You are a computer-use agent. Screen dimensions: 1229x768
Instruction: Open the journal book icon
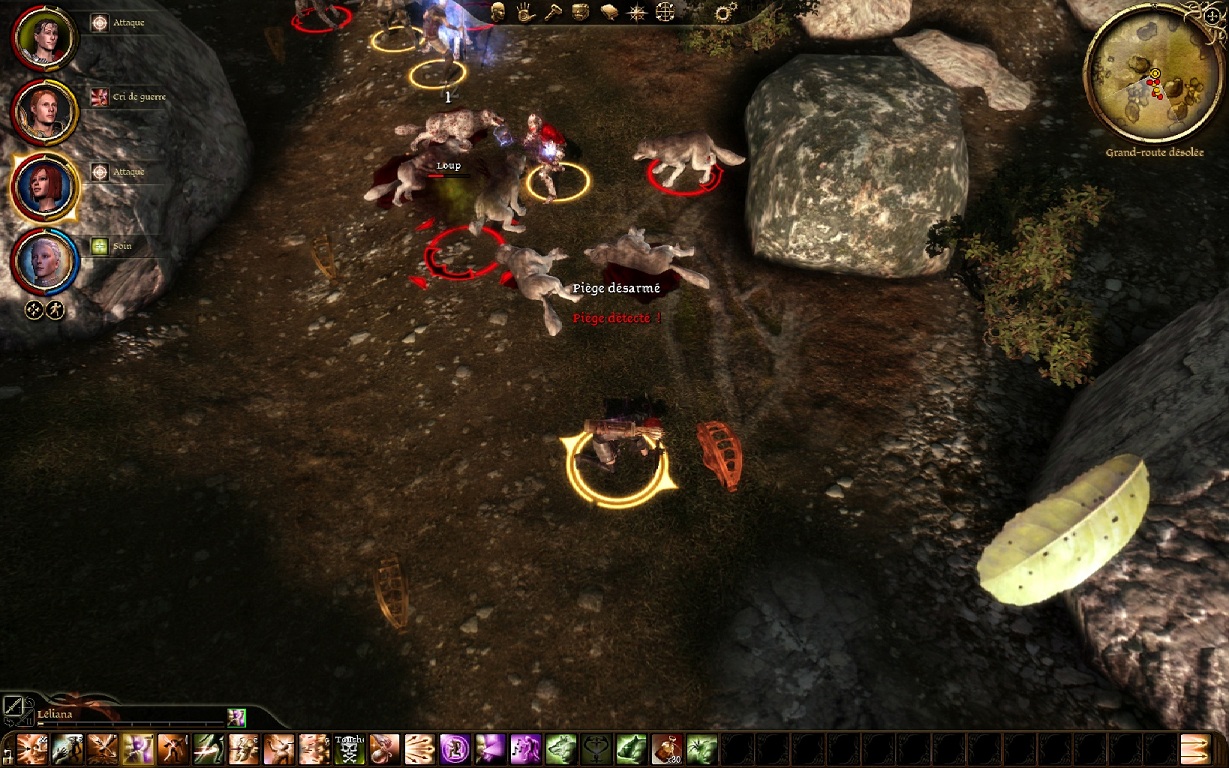[x=608, y=12]
